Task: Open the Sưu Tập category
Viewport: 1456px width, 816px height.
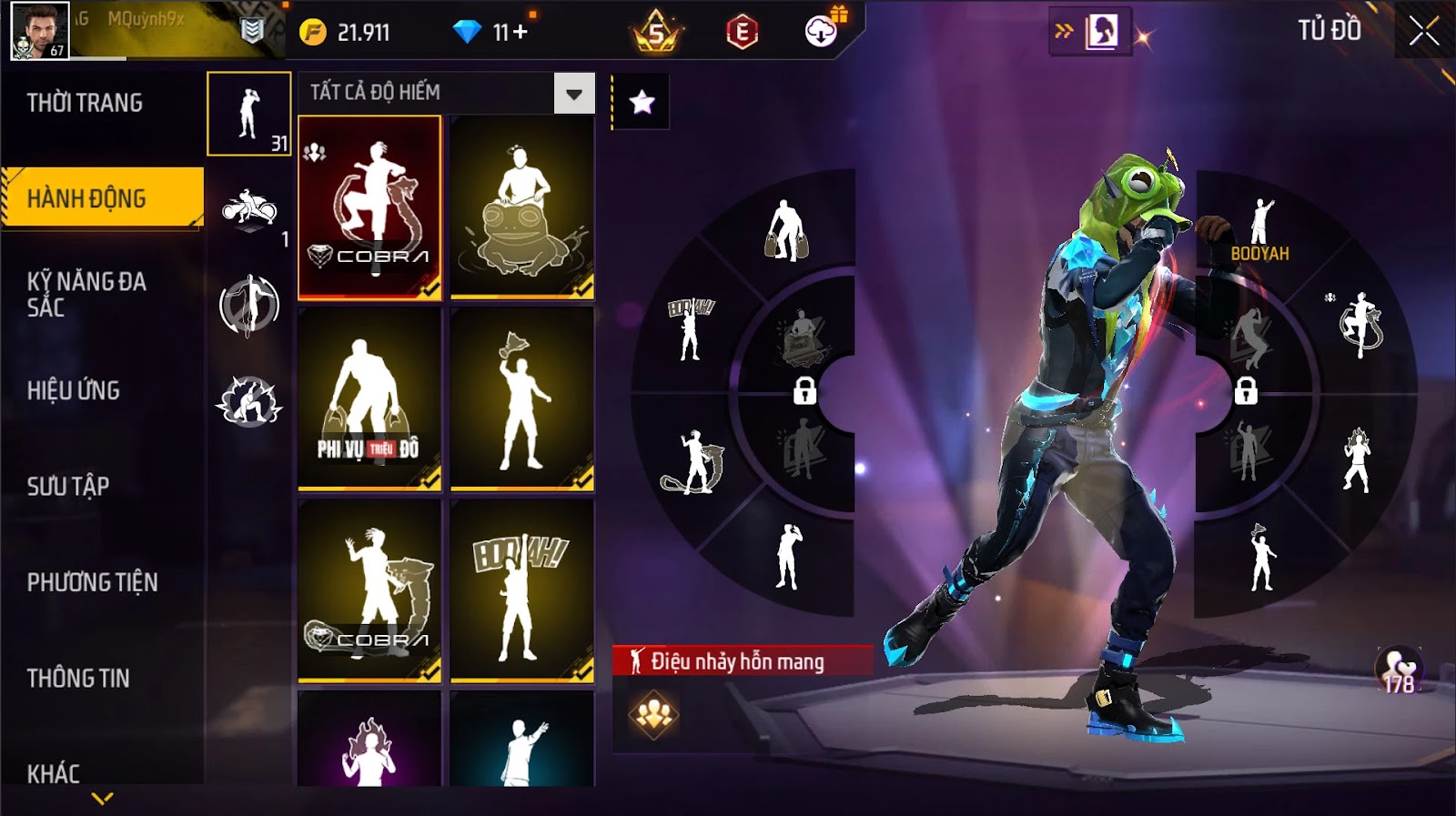Action: 68,486
